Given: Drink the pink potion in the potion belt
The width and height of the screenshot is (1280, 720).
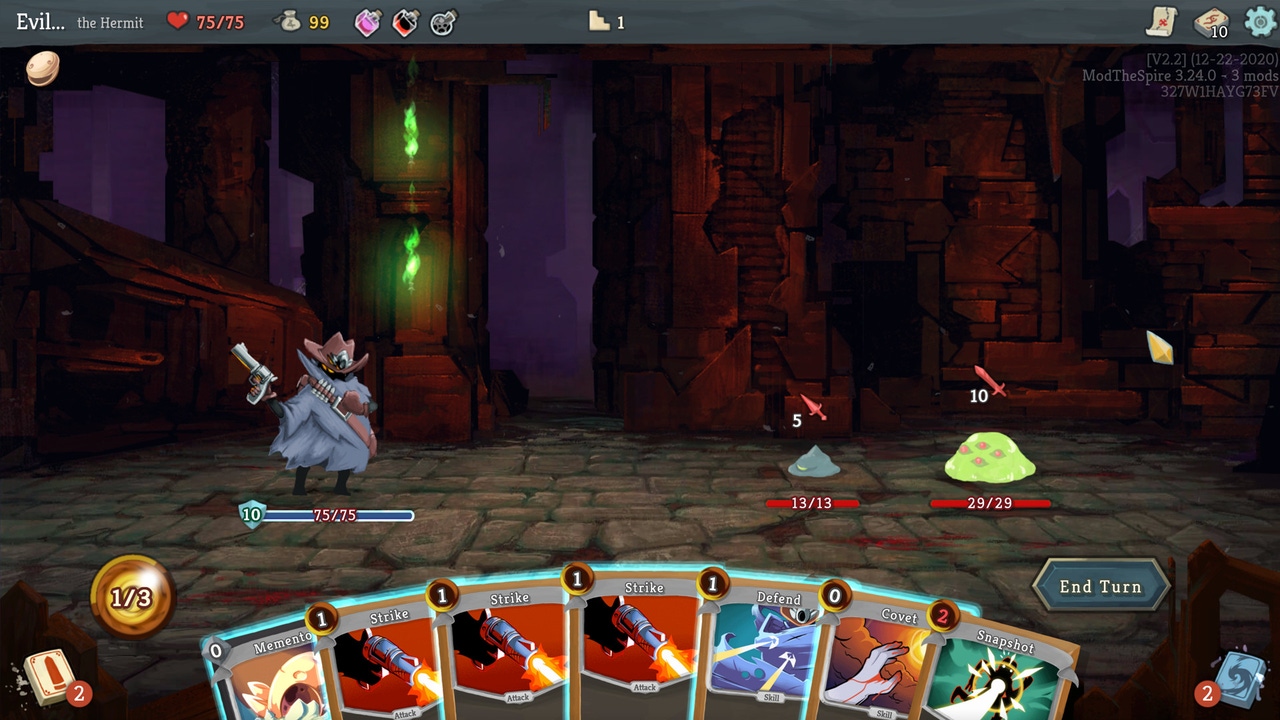Looking at the screenshot, I should [x=367, y=23].
